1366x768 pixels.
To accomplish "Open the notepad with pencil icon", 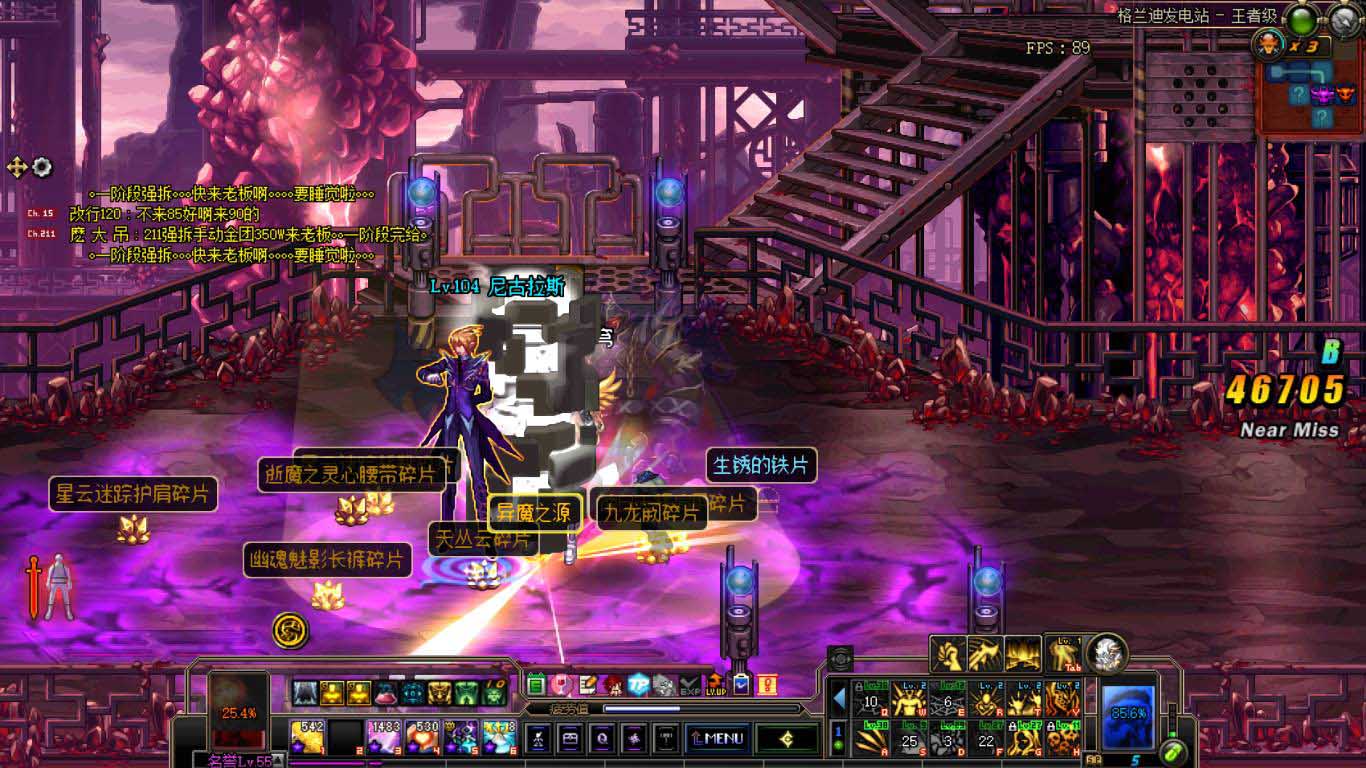I will click(x=587, y=685).
